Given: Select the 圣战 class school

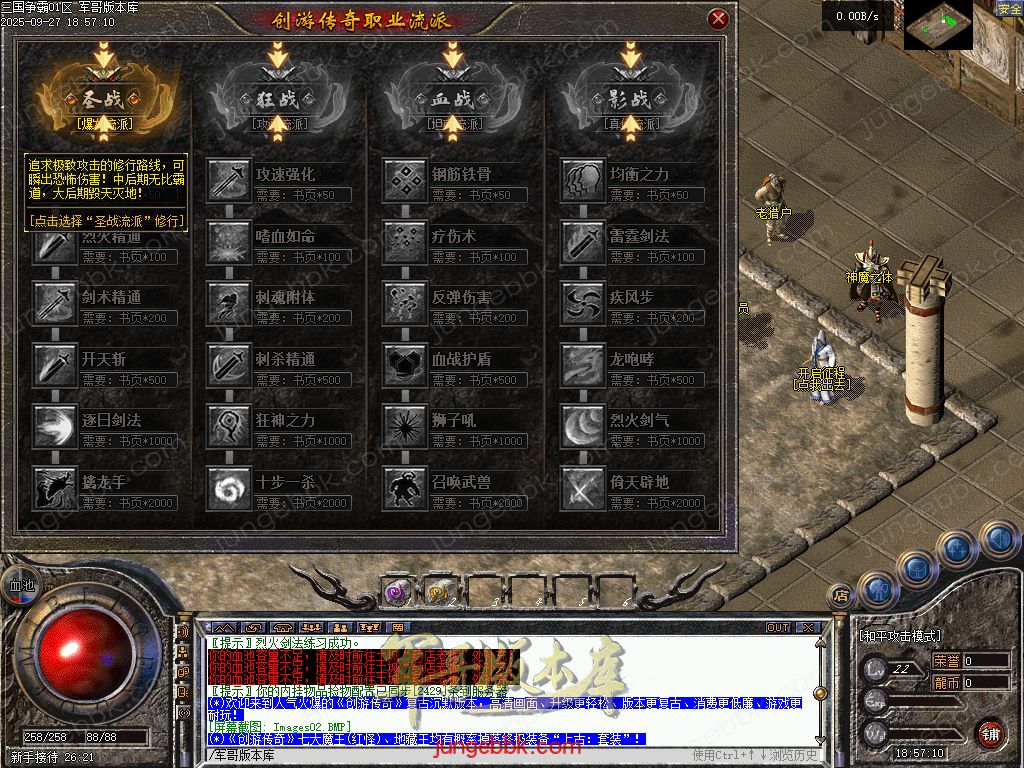Looking at the screenshot, I should (98, 99).
